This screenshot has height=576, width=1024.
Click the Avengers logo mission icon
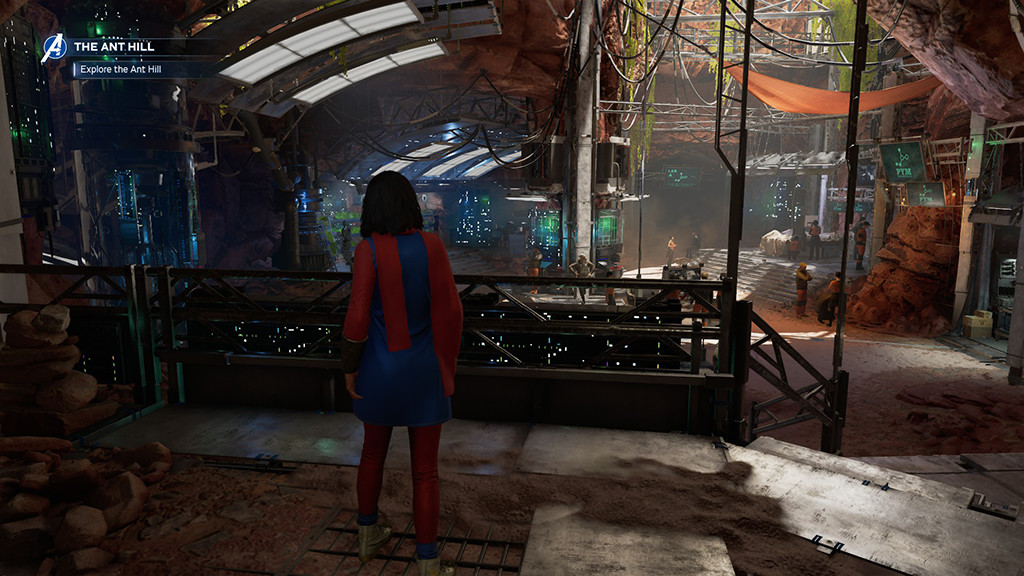pyautogui.click(x=53, y=48)
